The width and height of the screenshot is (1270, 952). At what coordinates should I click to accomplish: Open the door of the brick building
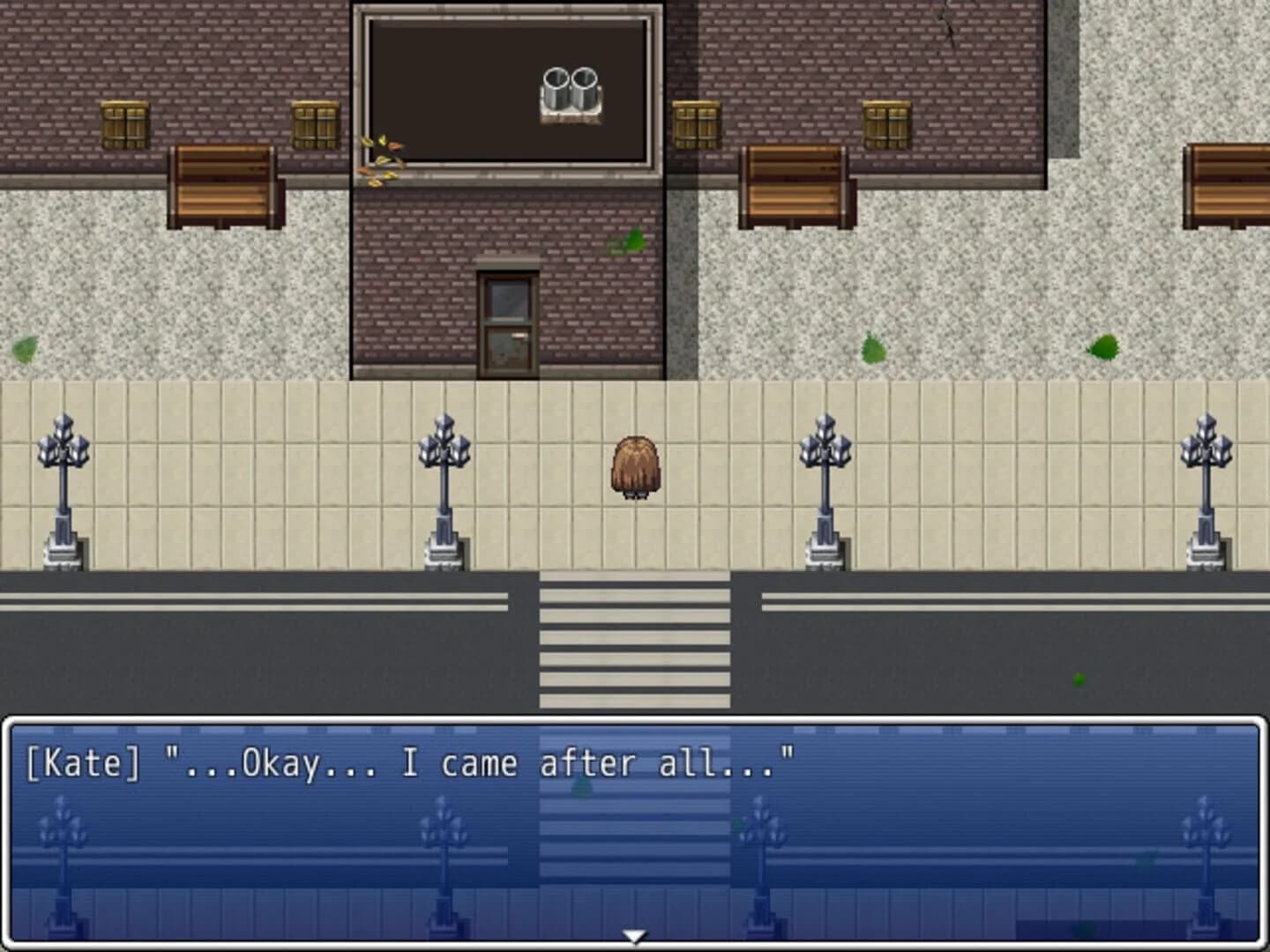point(505,317)
